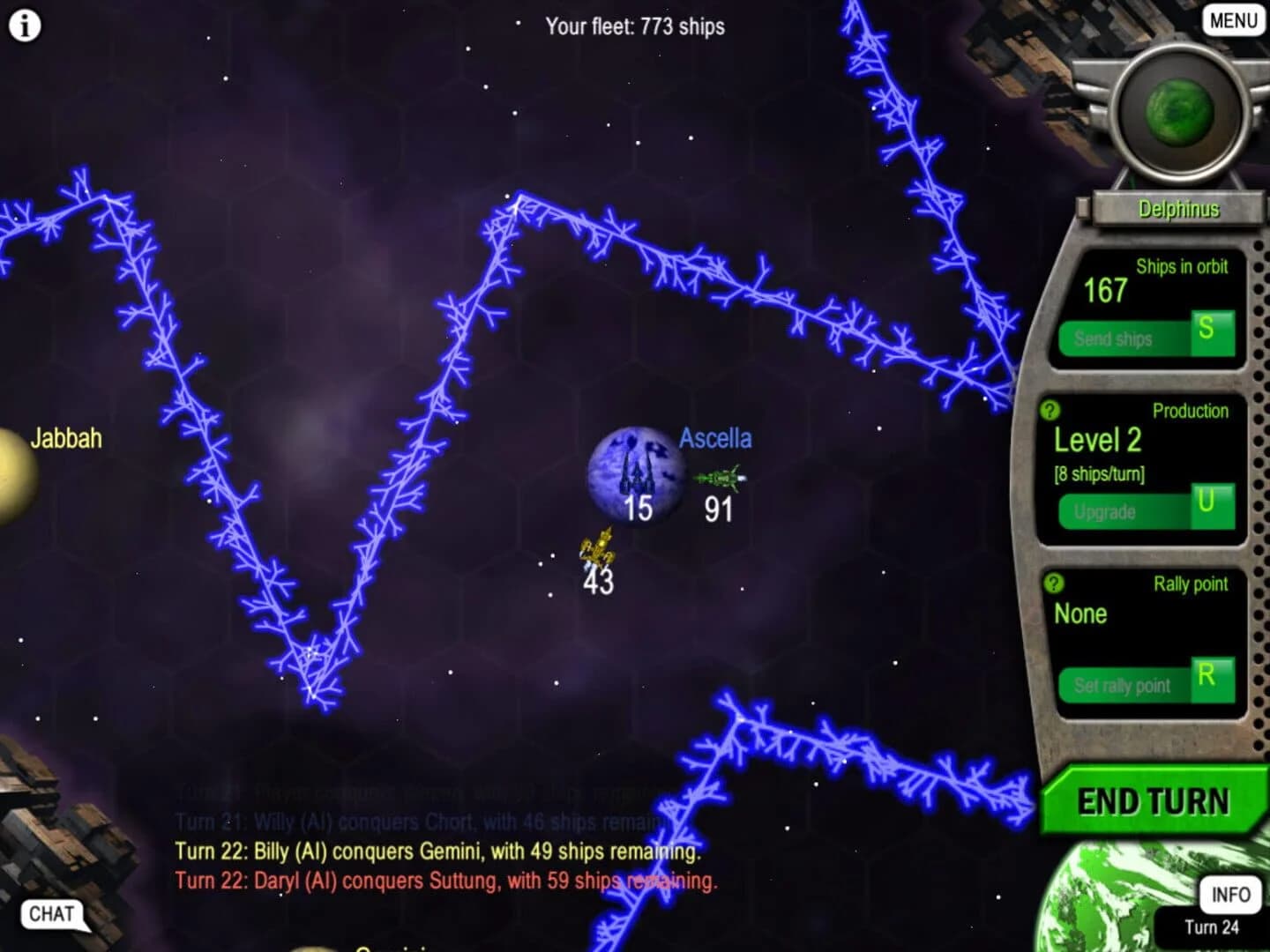
Task: Select the green fleet near Ascella with 91 ships
Action: point(721,476)
